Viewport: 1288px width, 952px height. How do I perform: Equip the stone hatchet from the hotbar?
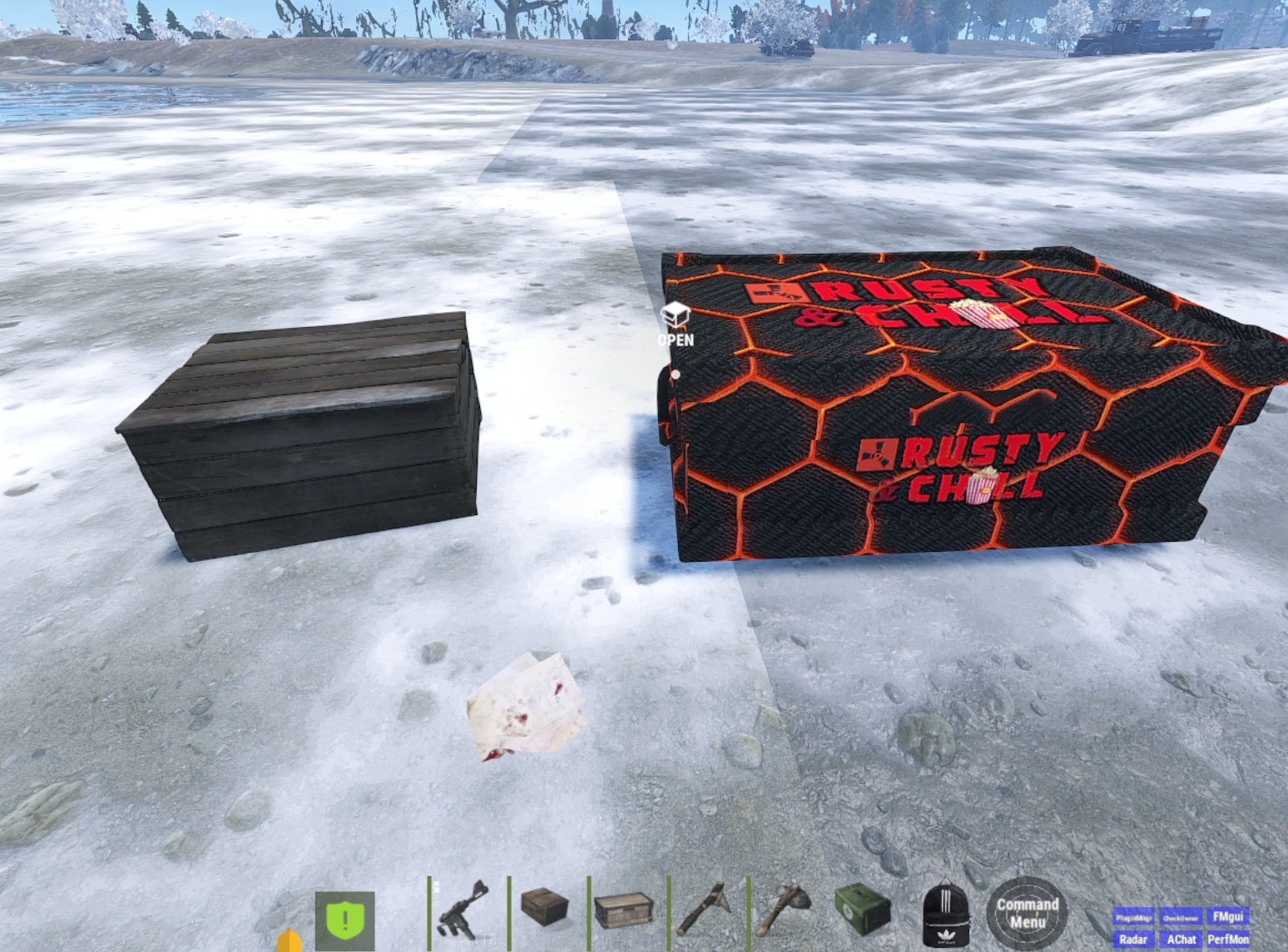tap(785, 910)
